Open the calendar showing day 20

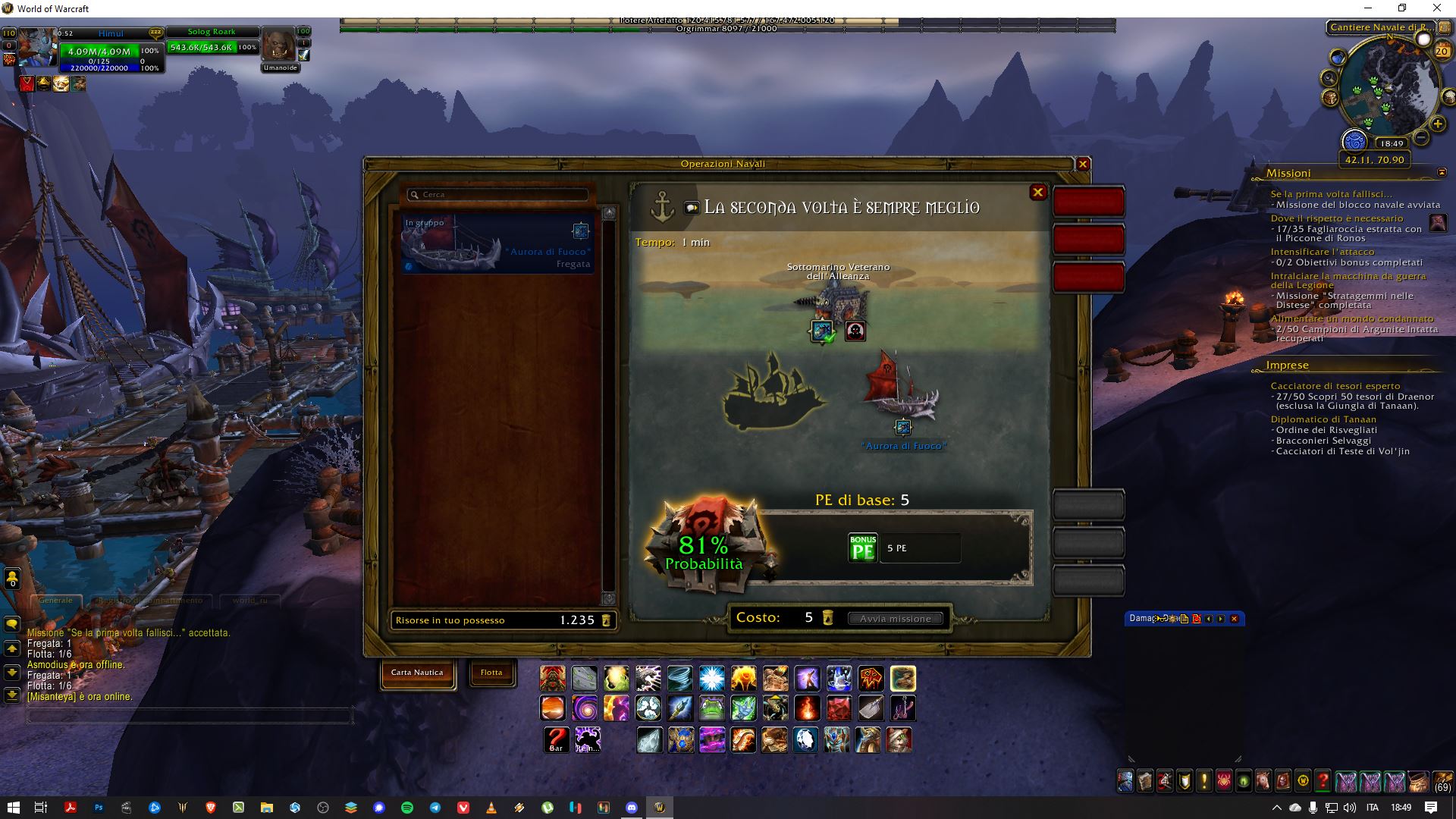tap(1442, 52)
